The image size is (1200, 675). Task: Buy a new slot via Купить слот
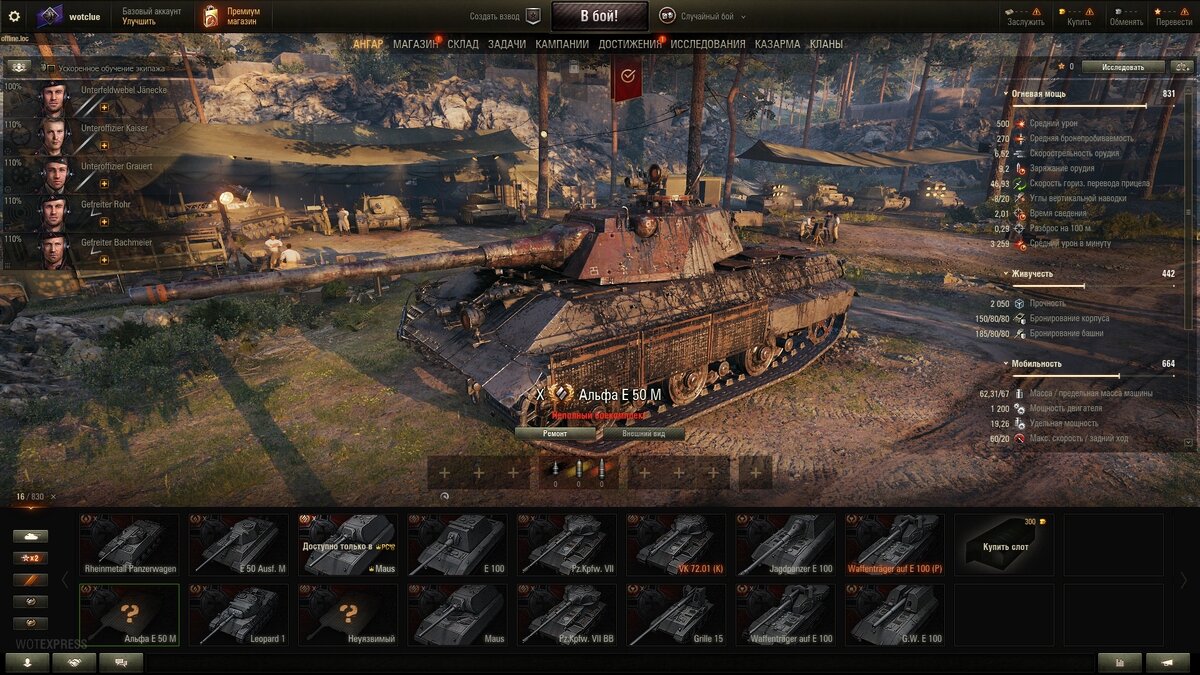[x=1004, y=545]
